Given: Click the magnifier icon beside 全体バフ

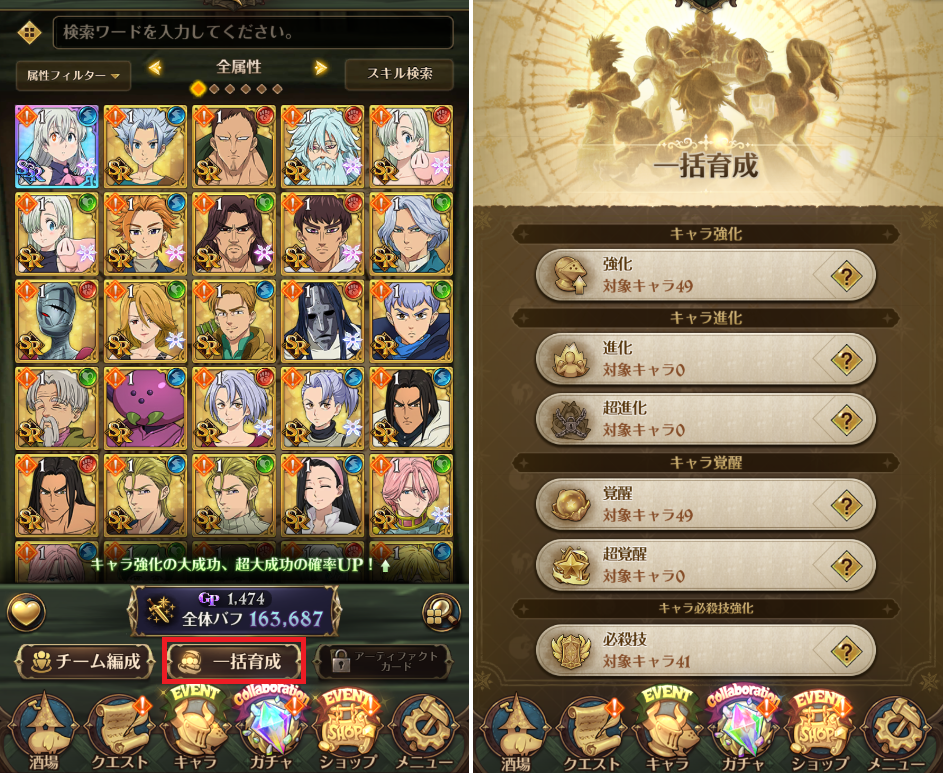Looking at the screenshot, I should click(x=441, y=611).
